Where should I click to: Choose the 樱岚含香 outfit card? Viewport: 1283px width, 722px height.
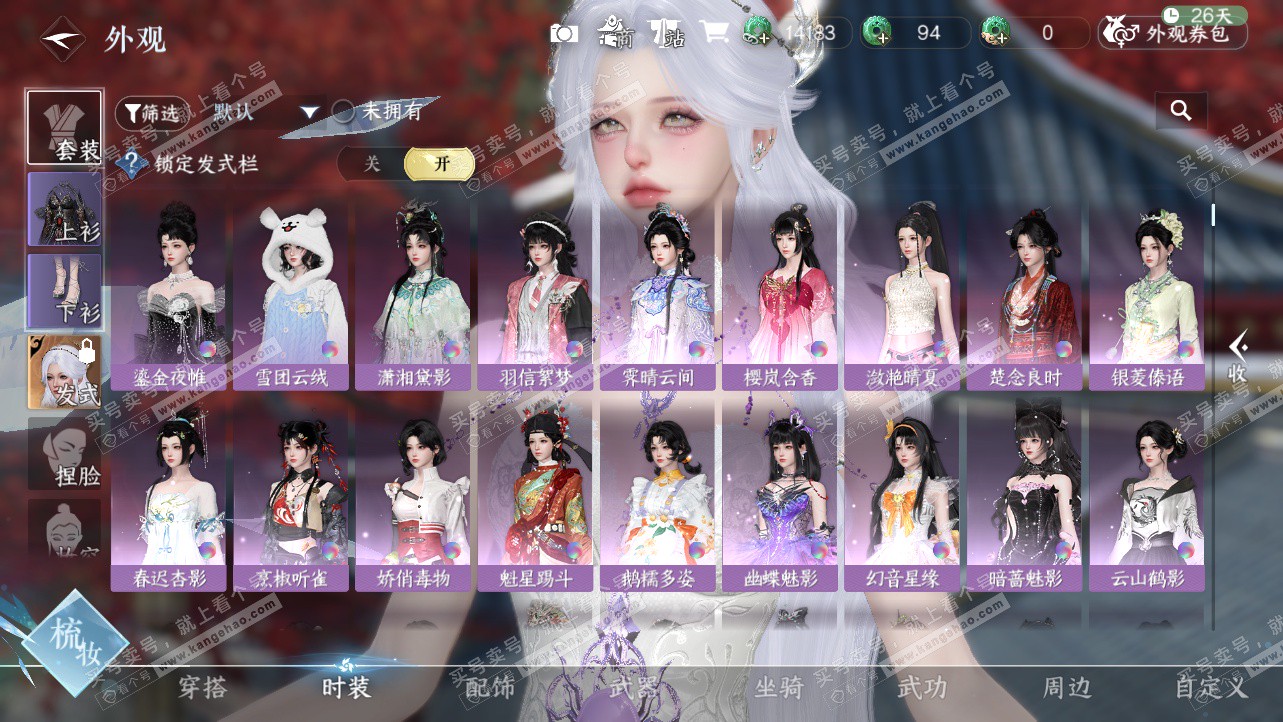pos(781,297)
